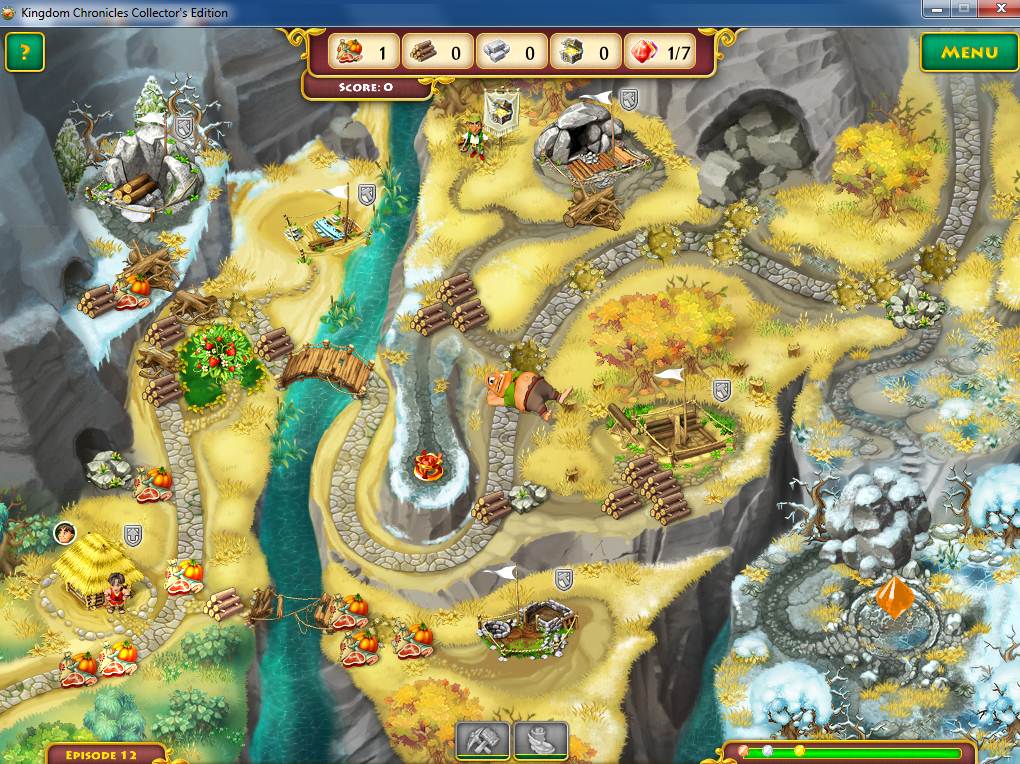This screenshot has width=1020, height=764.
Task: Click the question mark help button
Action: coord(25,52)
